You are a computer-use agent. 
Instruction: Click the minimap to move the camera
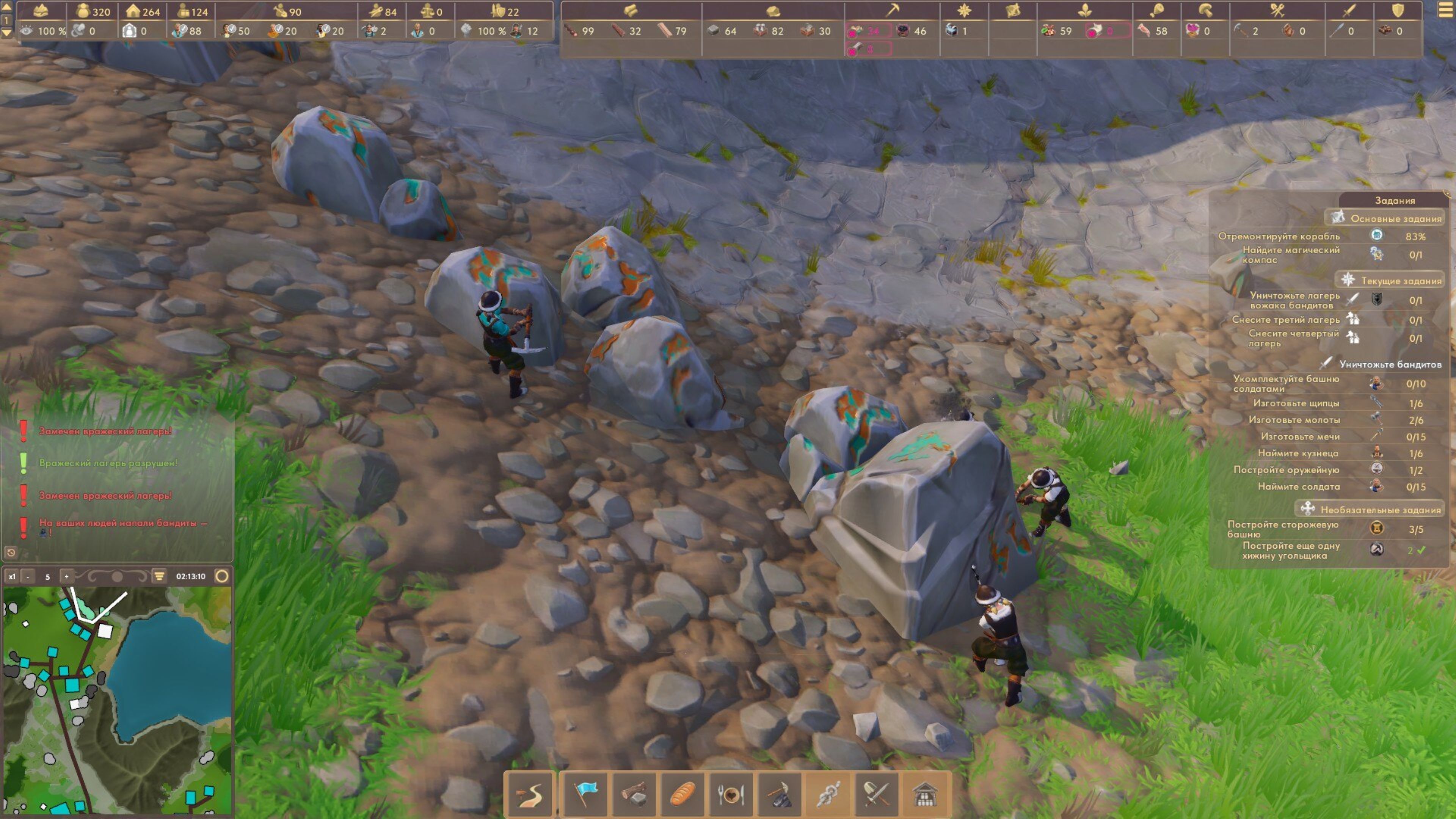[117, 700]
